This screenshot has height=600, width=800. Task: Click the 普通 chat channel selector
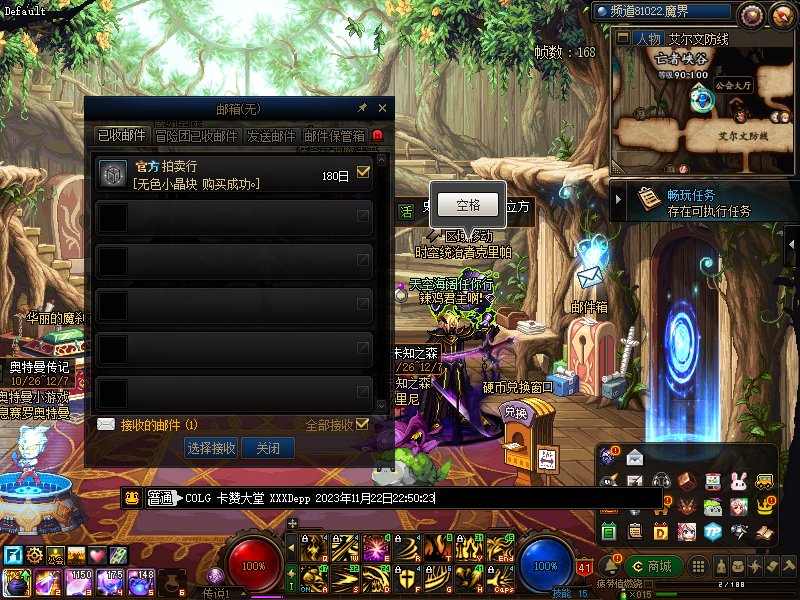[x=161, y=498]
